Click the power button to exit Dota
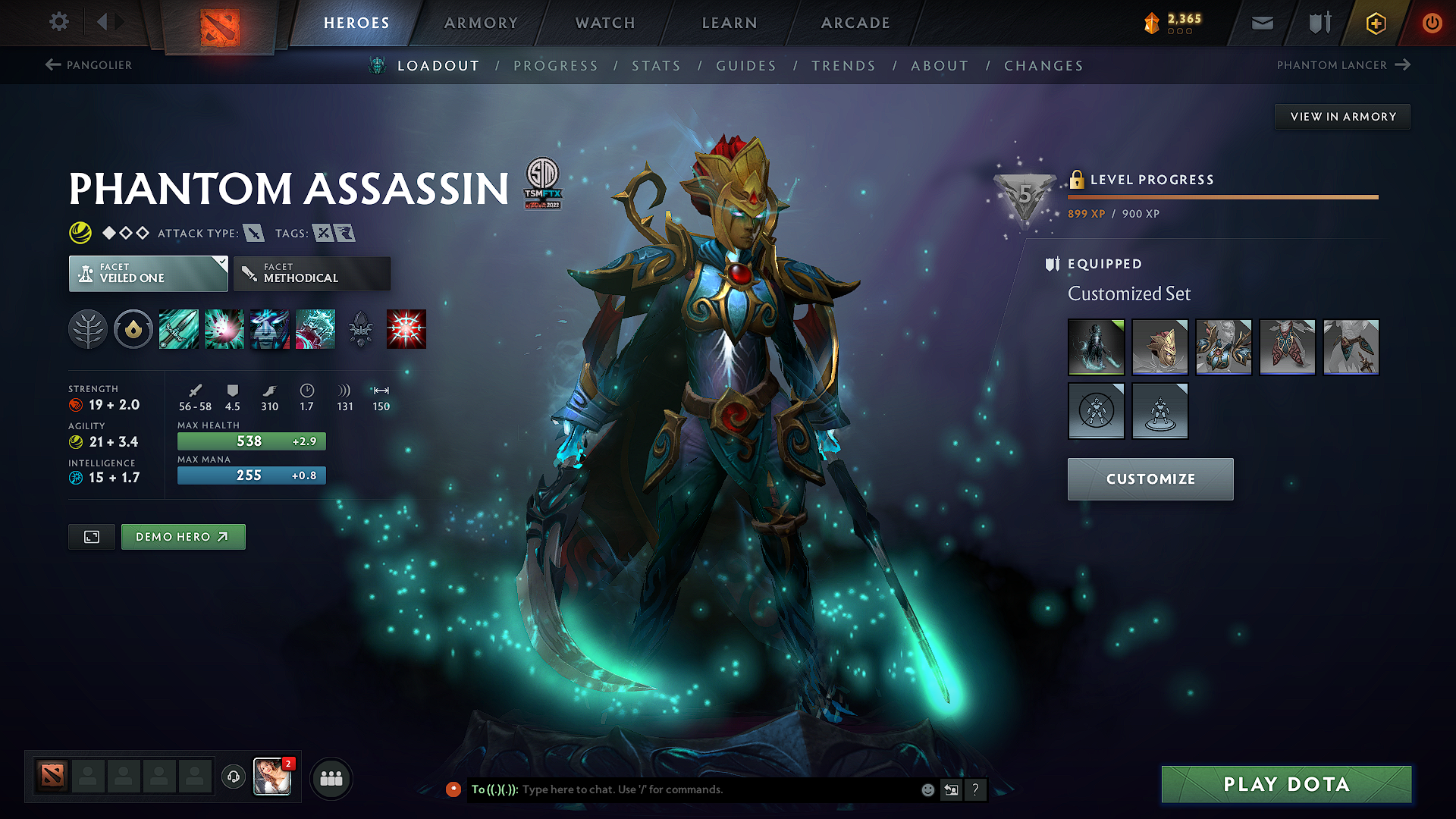This screenshot has width=1456, height=819. click(x=1432, y=23)
